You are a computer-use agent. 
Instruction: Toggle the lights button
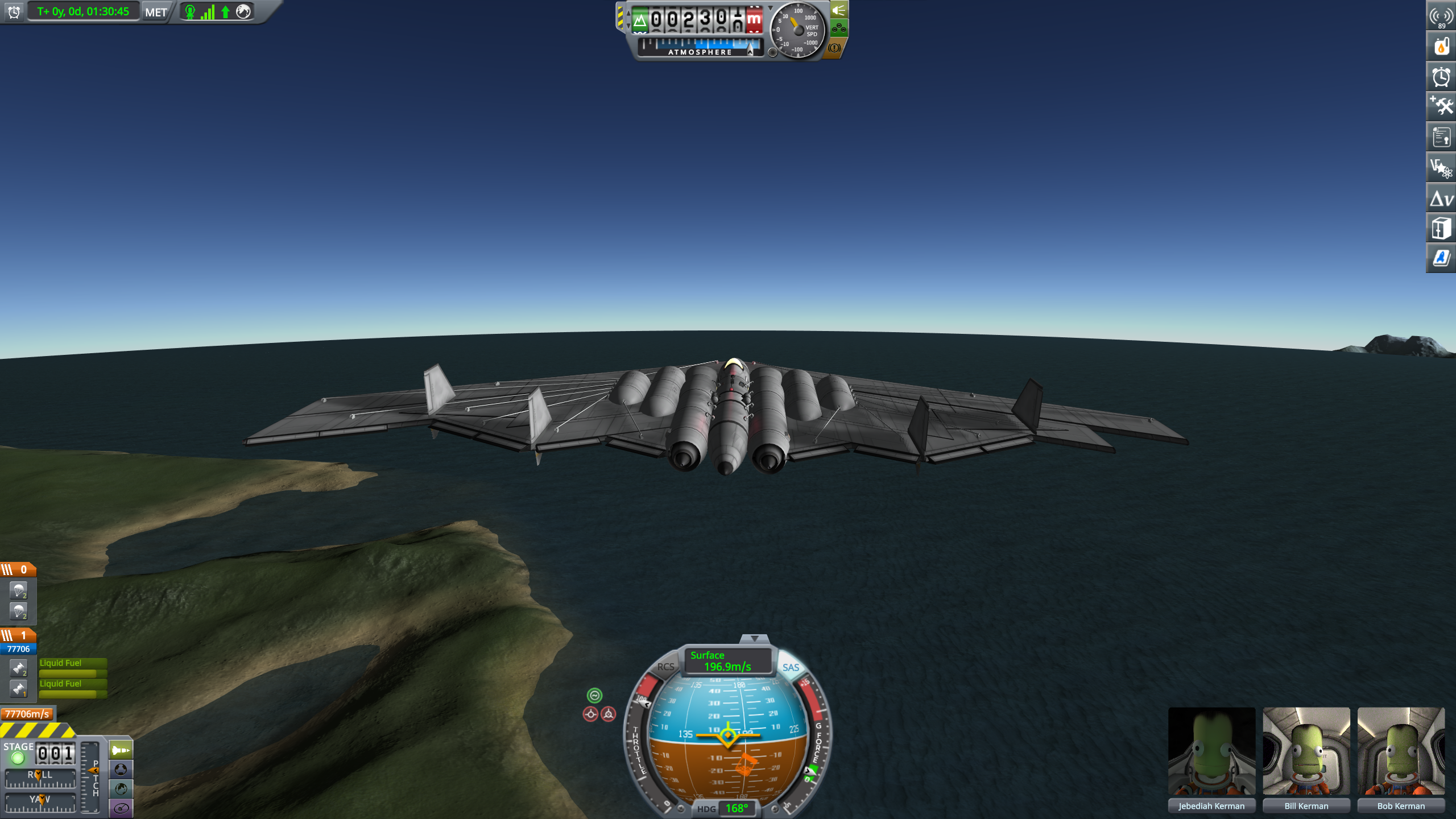[839, 10]
